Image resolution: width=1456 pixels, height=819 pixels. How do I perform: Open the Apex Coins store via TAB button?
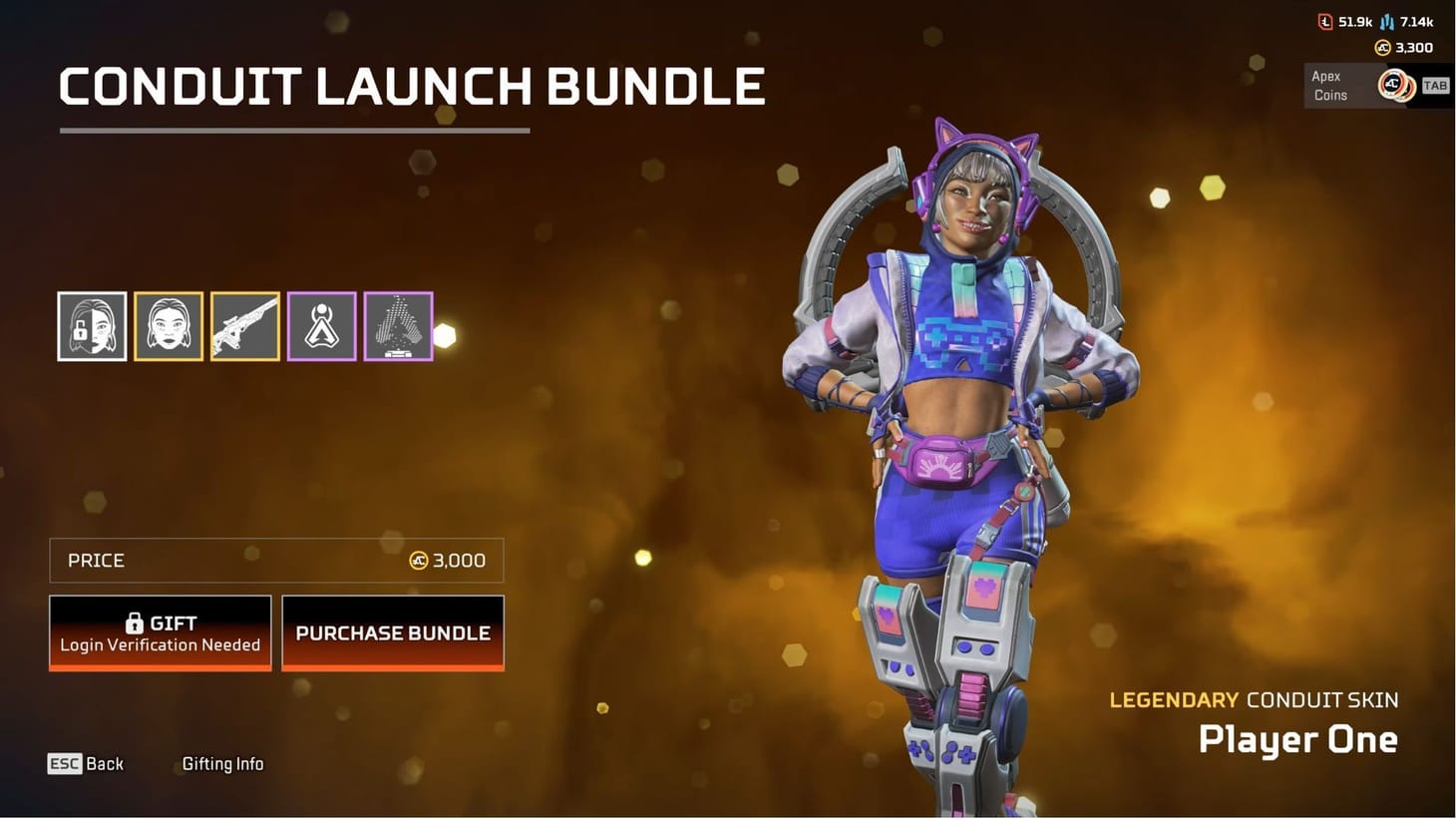[1435, 86]
